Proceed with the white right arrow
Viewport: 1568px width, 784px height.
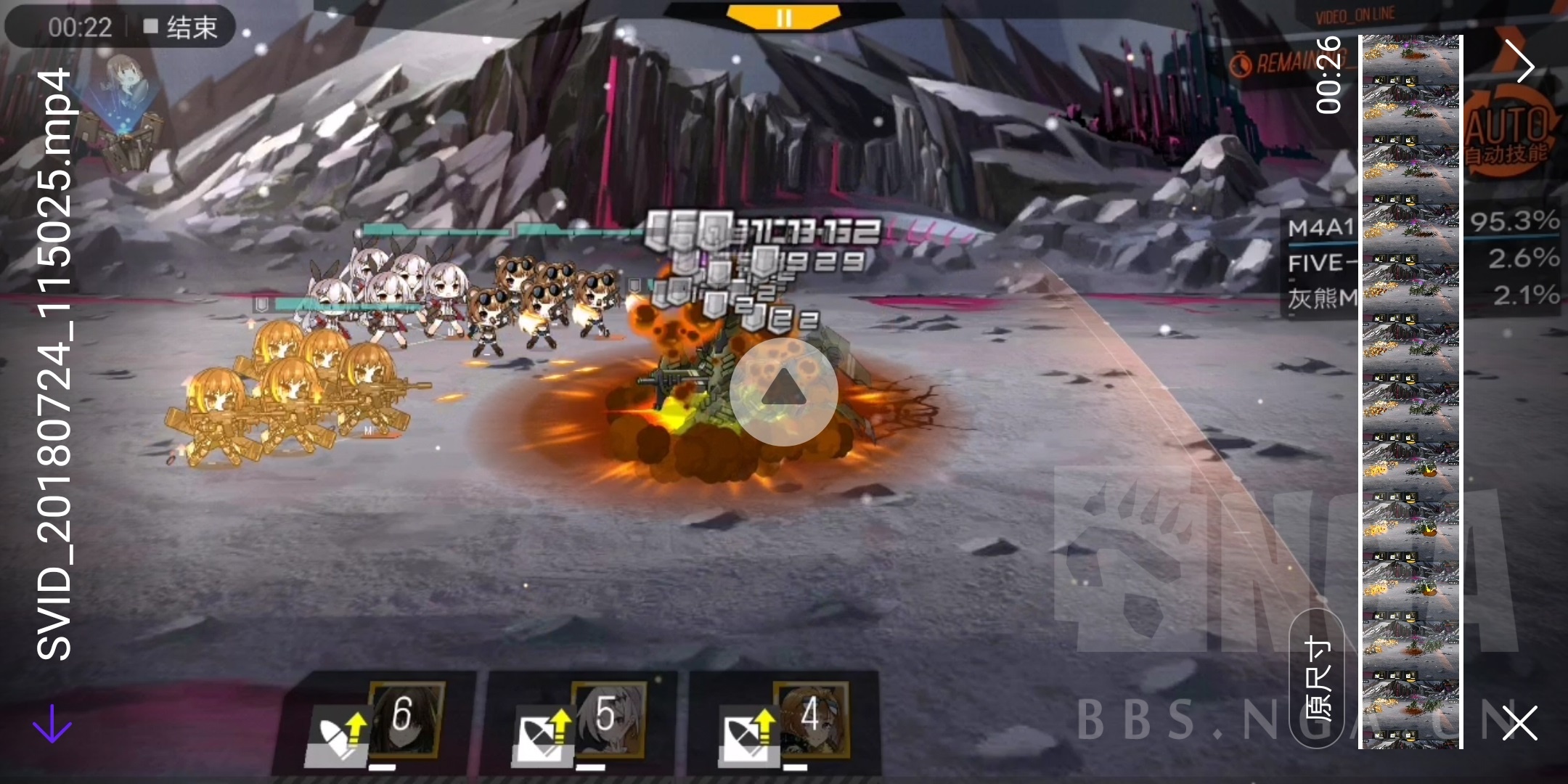1519,62
